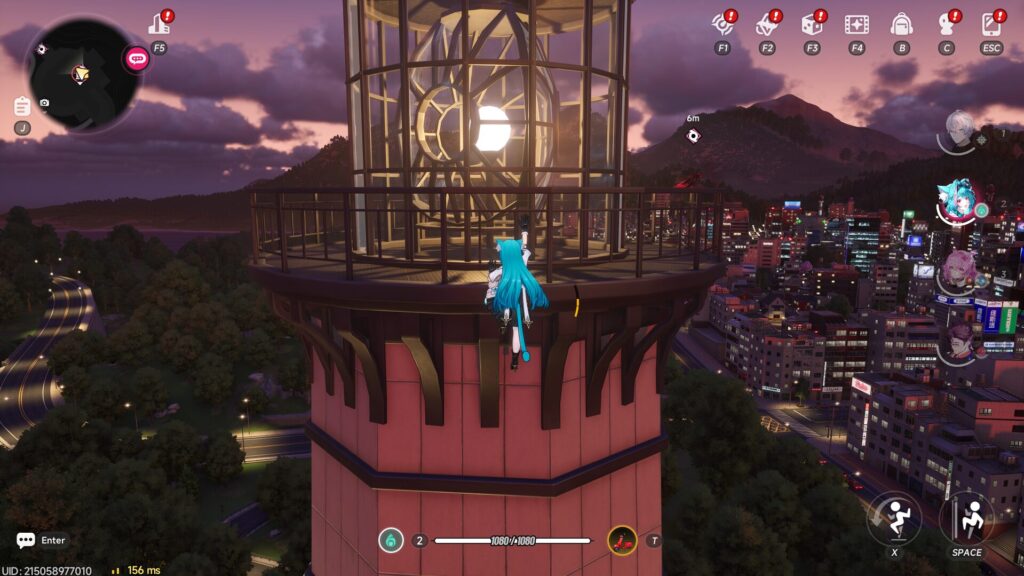The image size is (1024, 576).
Task: Open the chat box speech bubble
Action: point(26,540)
